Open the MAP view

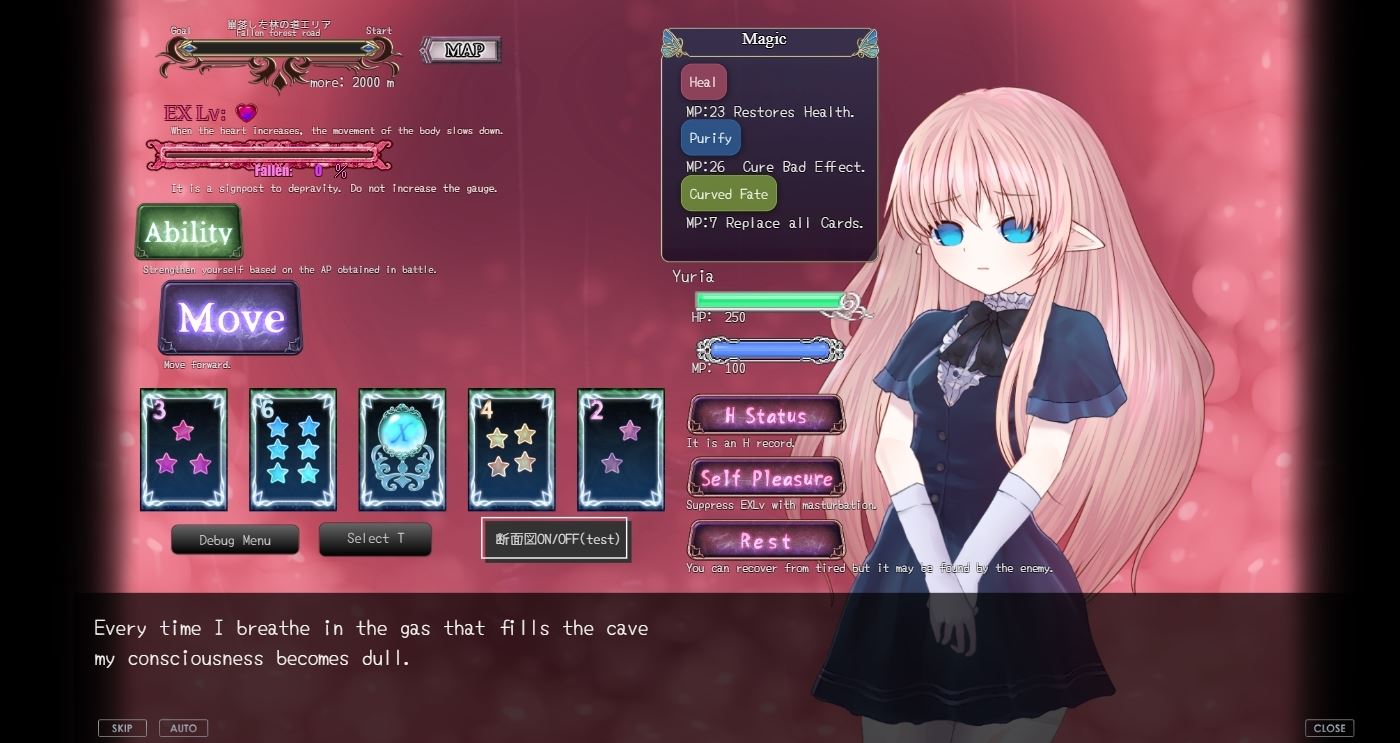tap(460, 49)
